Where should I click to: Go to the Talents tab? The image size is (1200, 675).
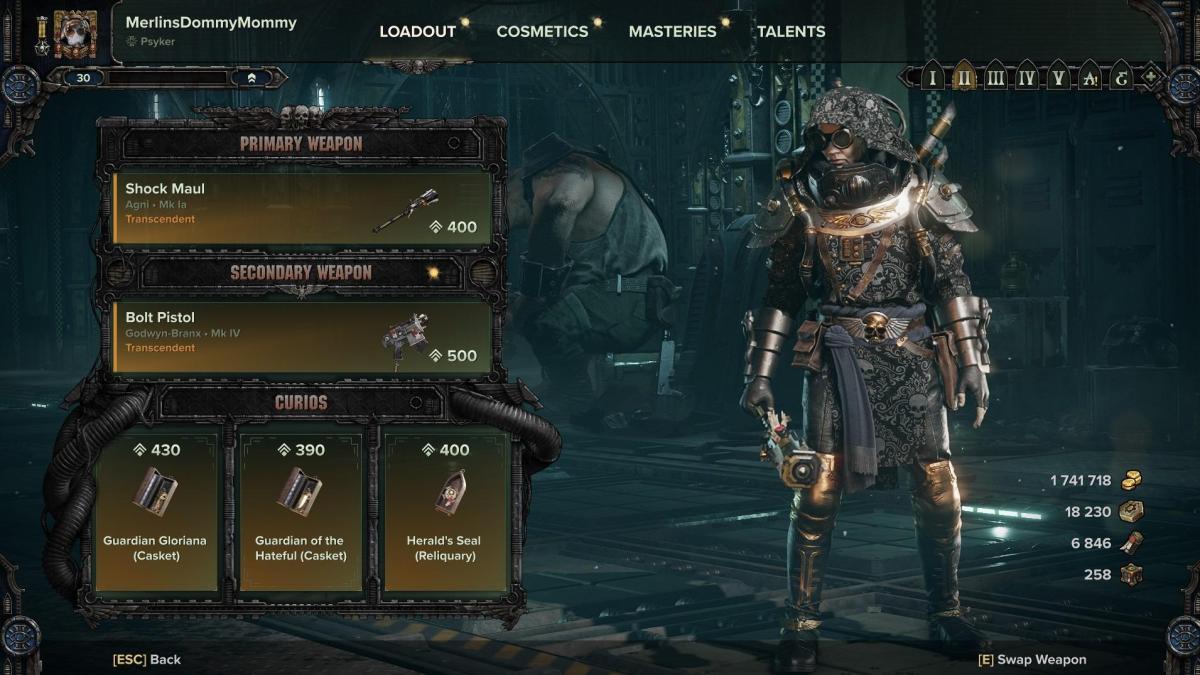point(791,31)
